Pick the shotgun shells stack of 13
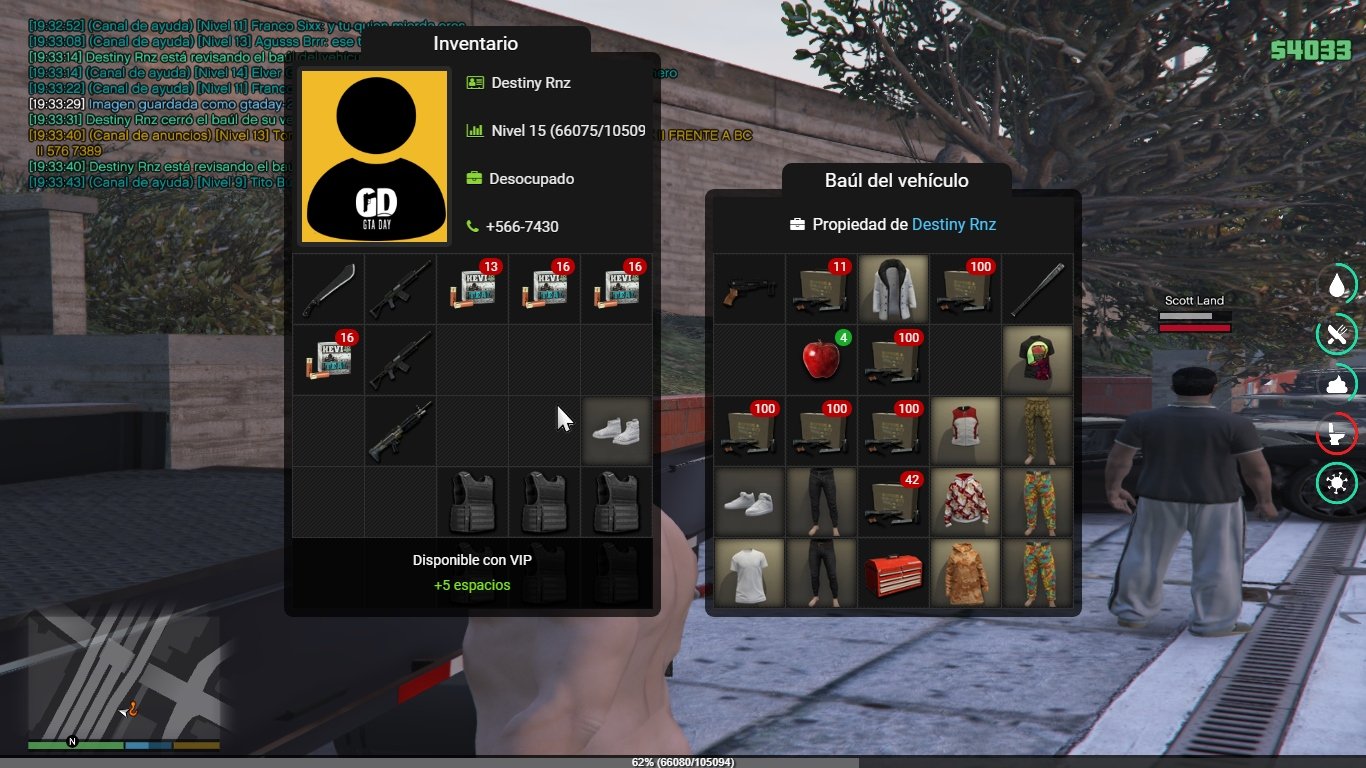The height and width of the screenshot is (768, 1366). tap(472, 289)
